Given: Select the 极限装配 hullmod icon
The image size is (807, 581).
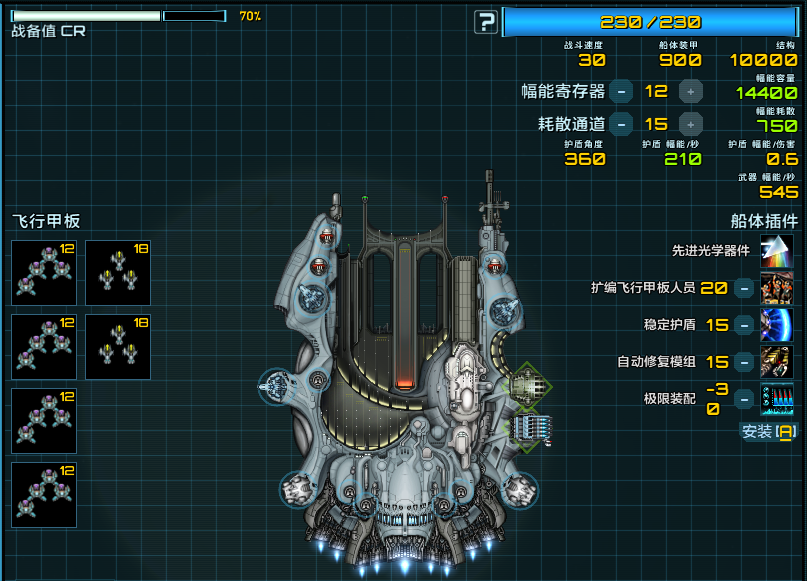Looking at the screenshot, I should pos(777,399).
